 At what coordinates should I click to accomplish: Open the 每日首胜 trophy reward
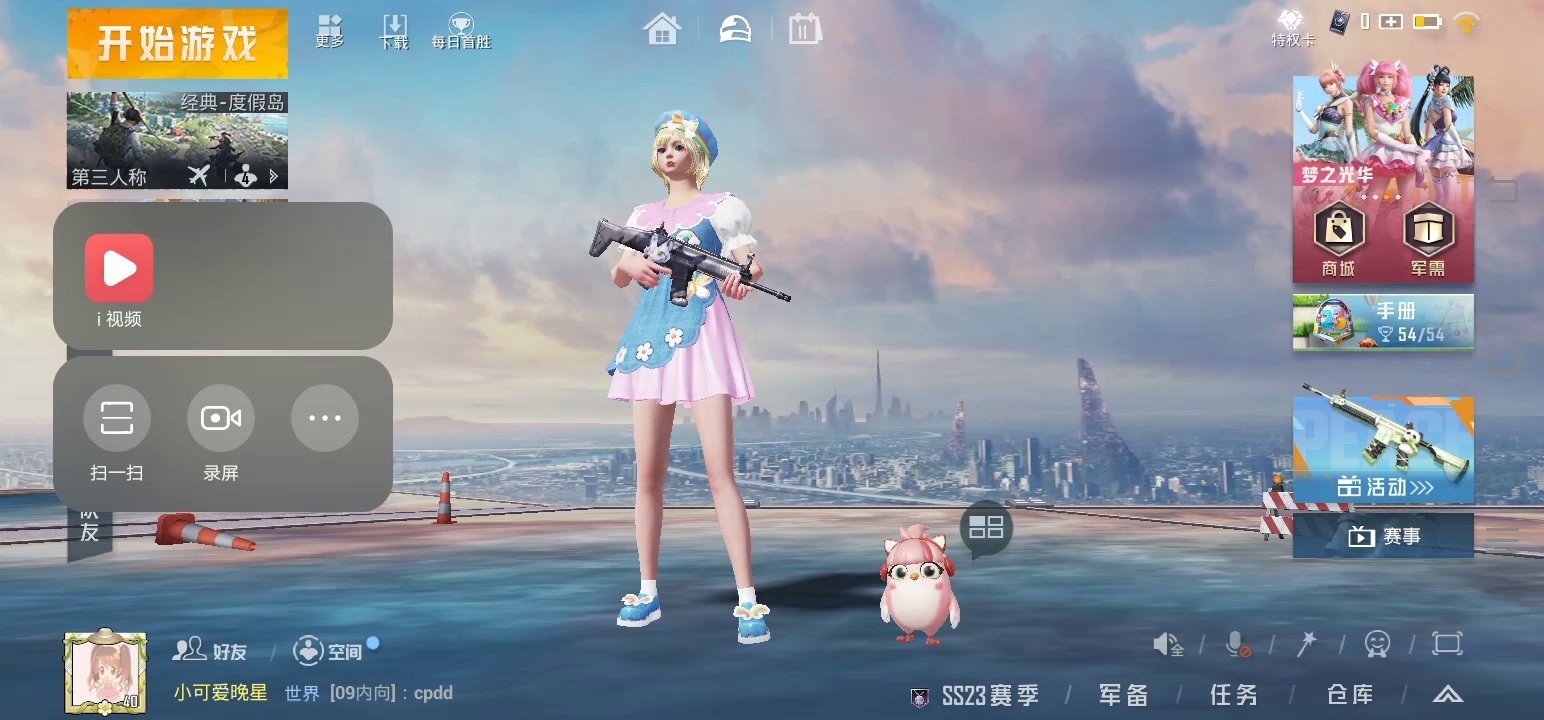click(461, 31)
